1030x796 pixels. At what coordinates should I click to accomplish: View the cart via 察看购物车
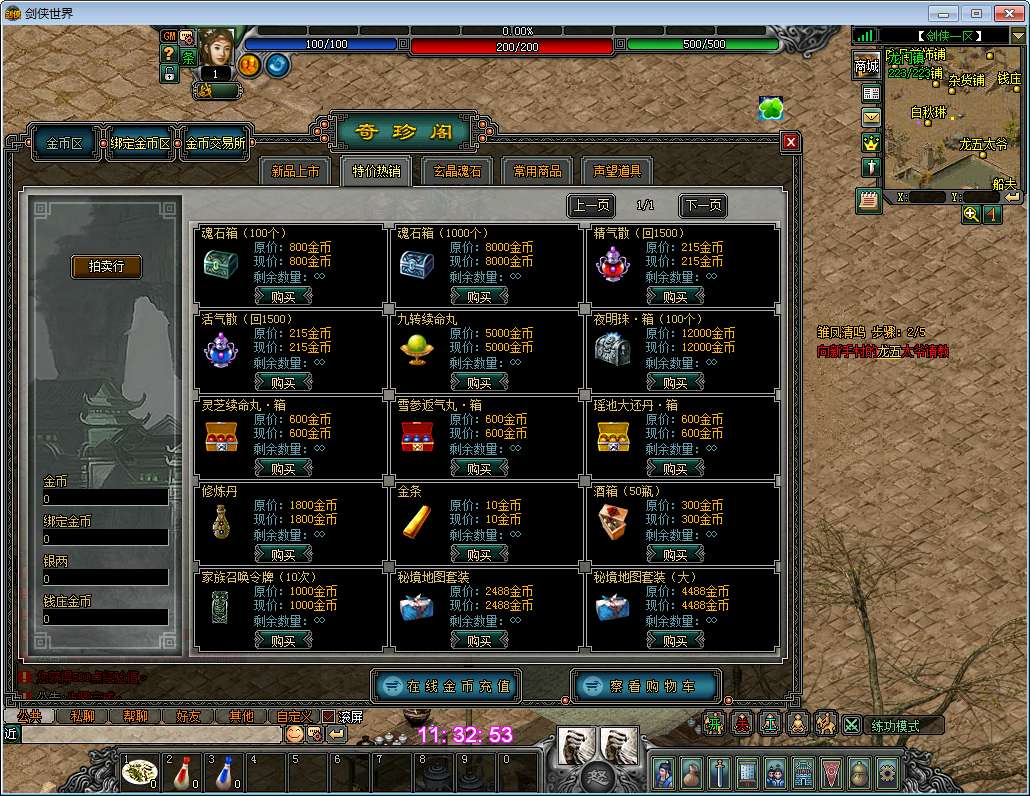(646, 686)
